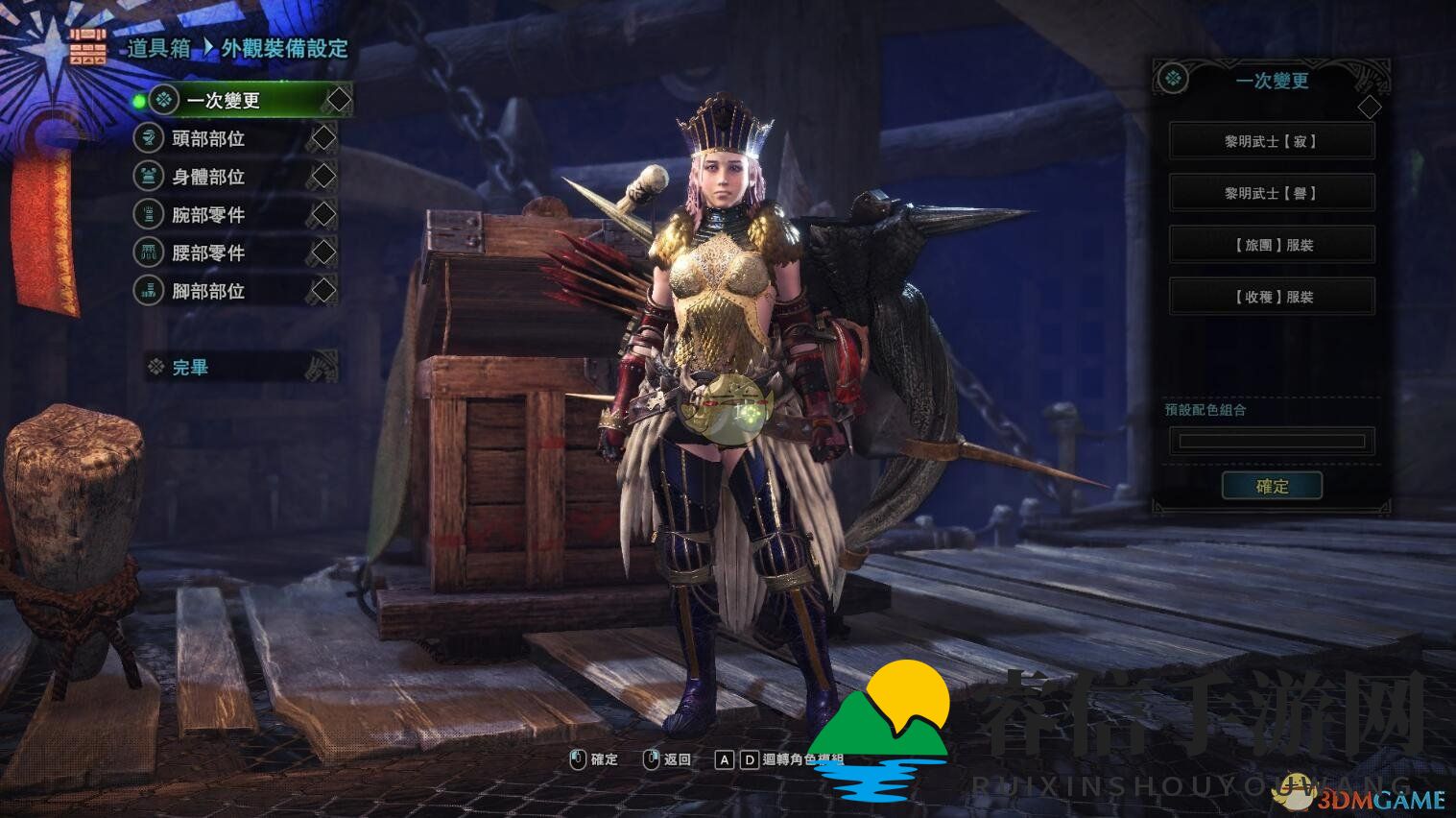Select the 腕部零件 arm parts icon

pyautogui.click(x=149, y=214)
